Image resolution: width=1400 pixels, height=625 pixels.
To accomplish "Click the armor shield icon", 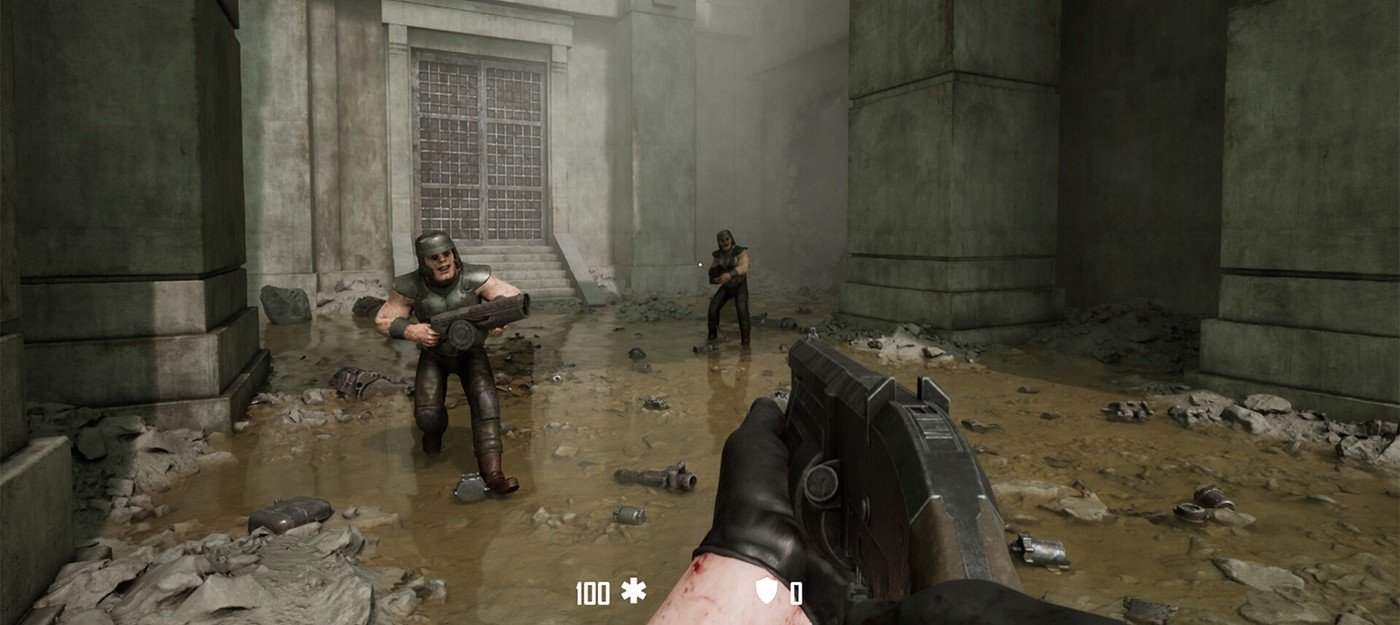I will pos(766,591).
